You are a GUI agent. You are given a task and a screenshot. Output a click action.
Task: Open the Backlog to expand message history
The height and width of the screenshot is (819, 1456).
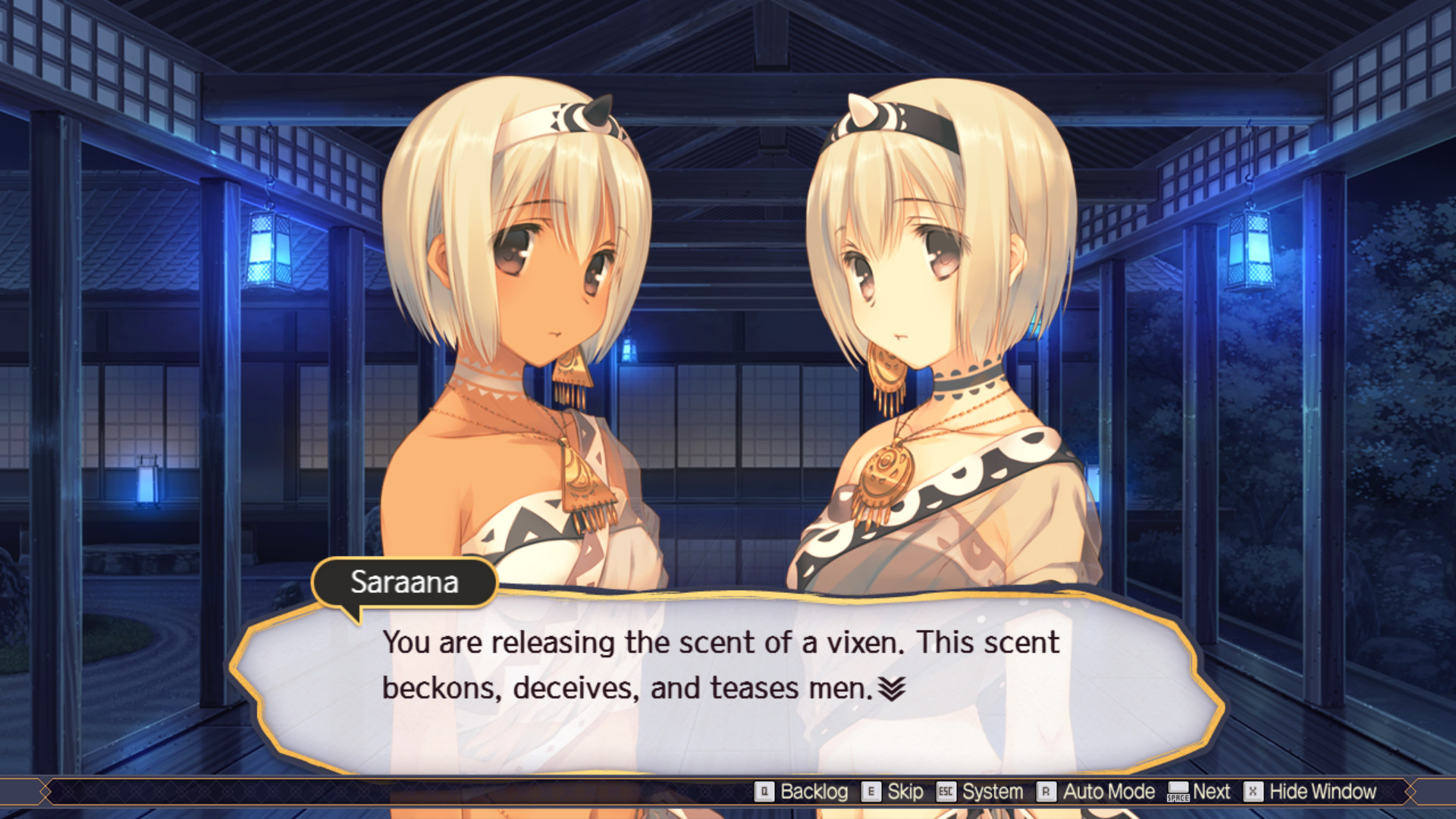(x=813, y=792)
